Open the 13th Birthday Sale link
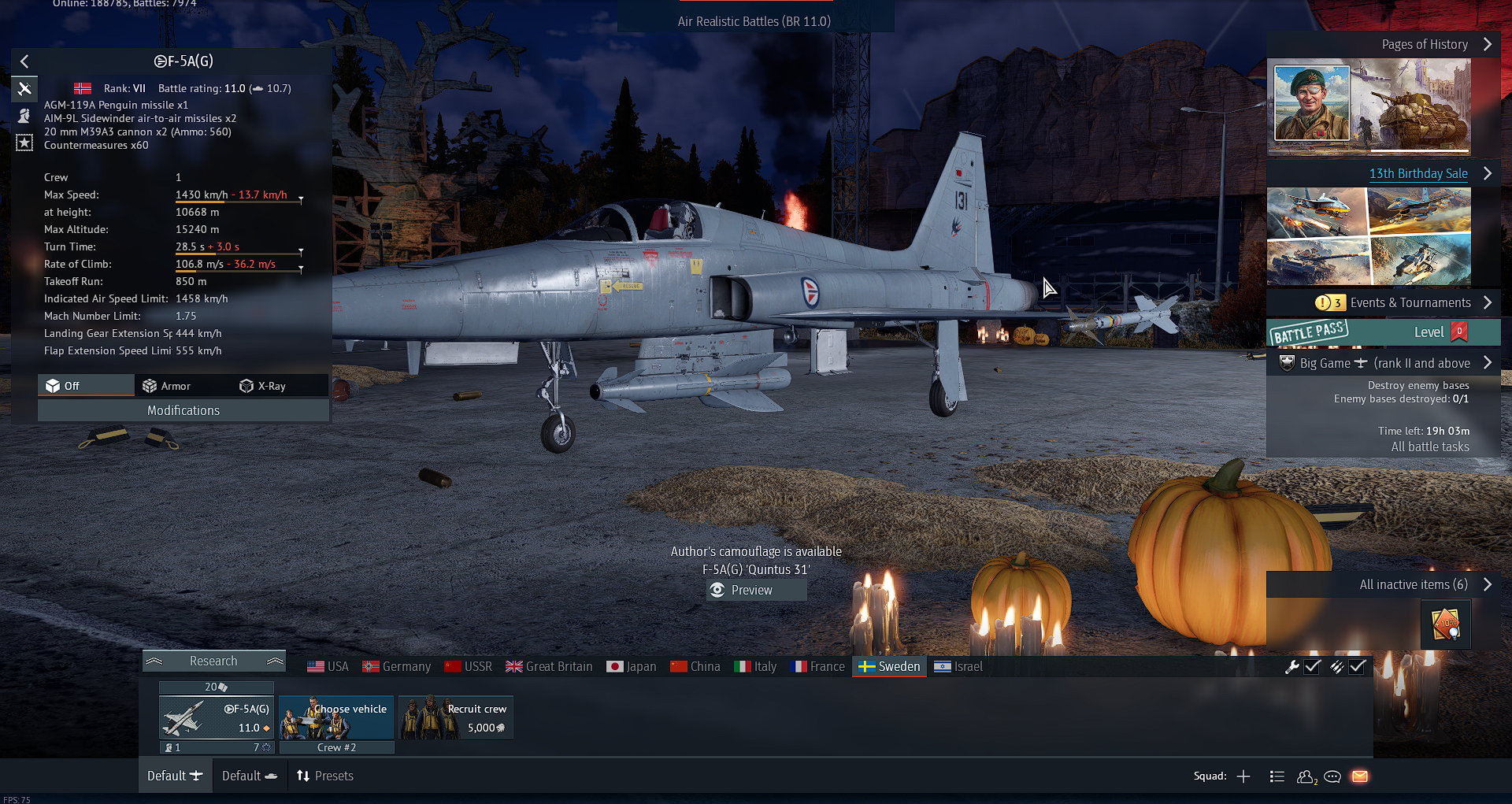This screenshot has width=1512, height=804. click(x=1417, y=173)
